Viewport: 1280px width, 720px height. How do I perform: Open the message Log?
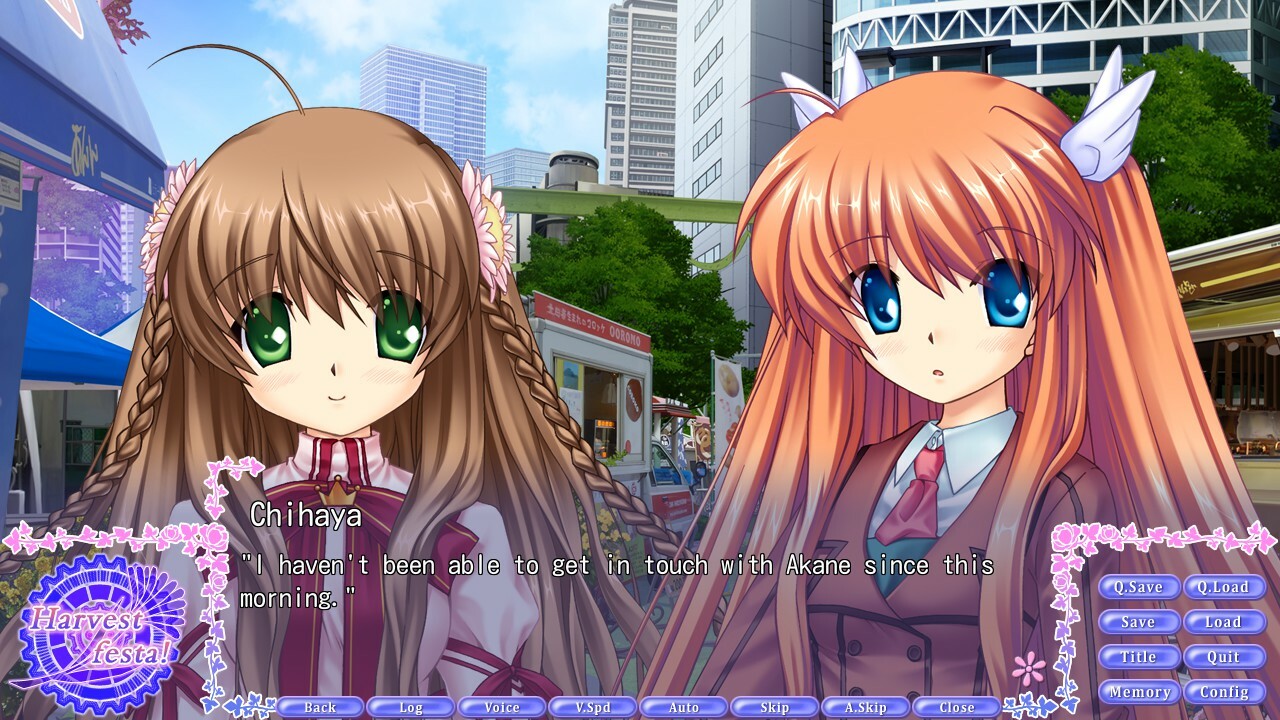(410, 706)
